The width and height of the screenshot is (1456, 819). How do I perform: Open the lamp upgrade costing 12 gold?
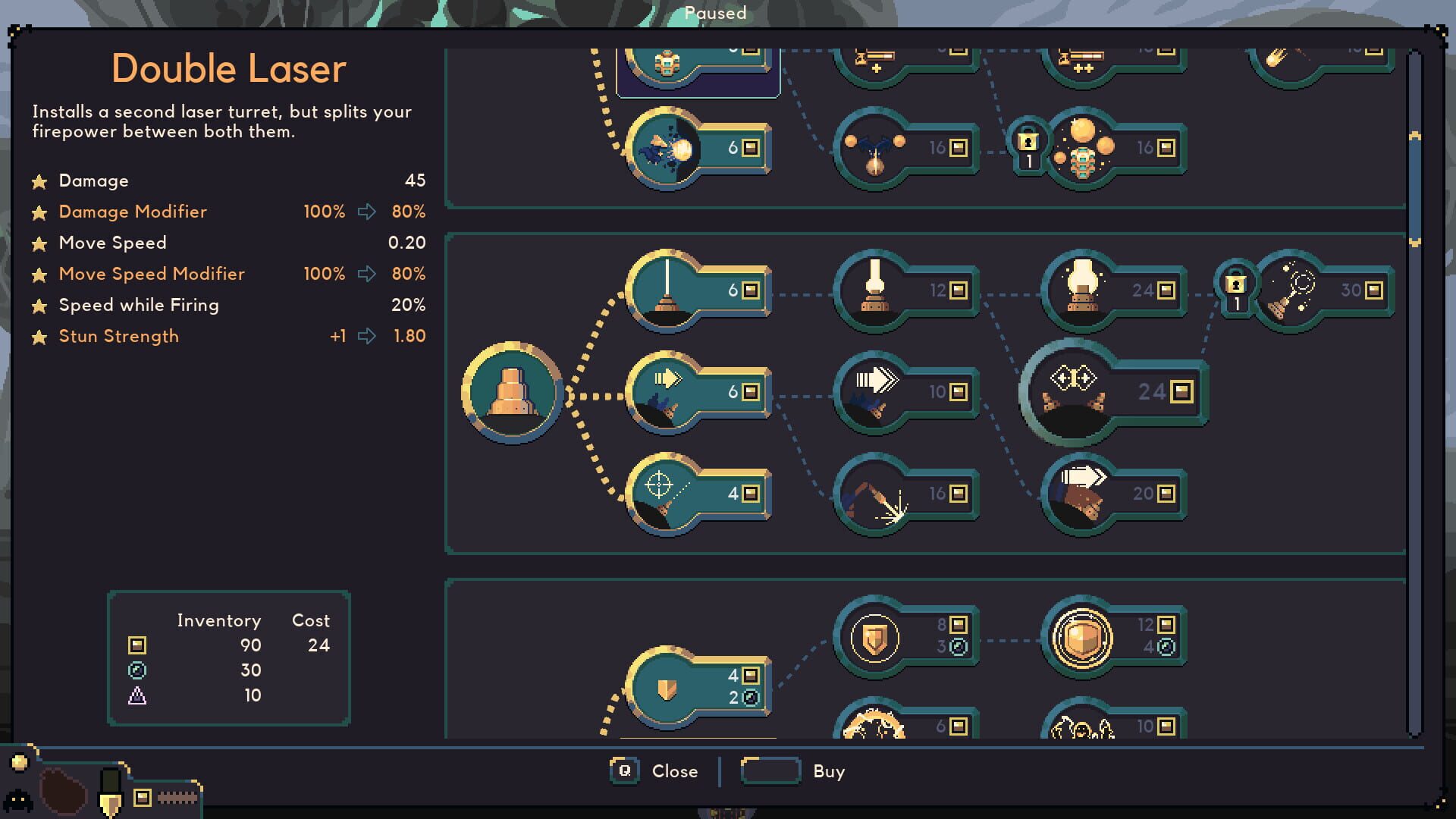click(872, 290)
